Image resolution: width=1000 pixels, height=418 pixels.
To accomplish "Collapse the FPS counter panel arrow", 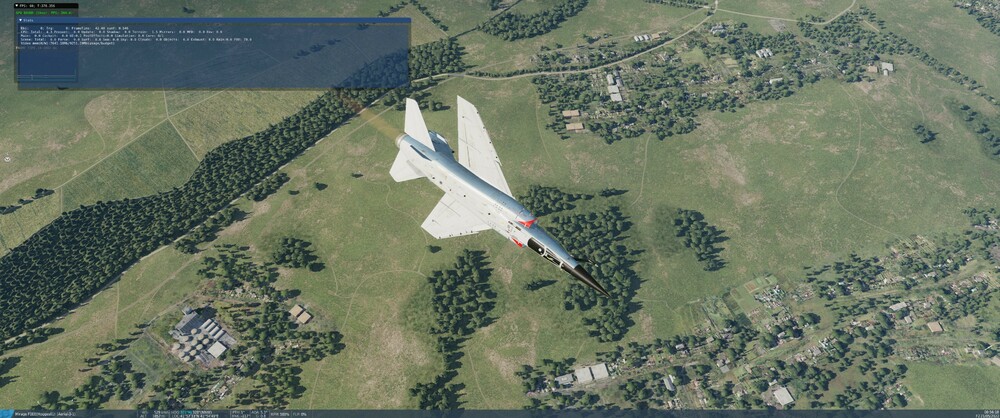I will (x=18, y=4).
